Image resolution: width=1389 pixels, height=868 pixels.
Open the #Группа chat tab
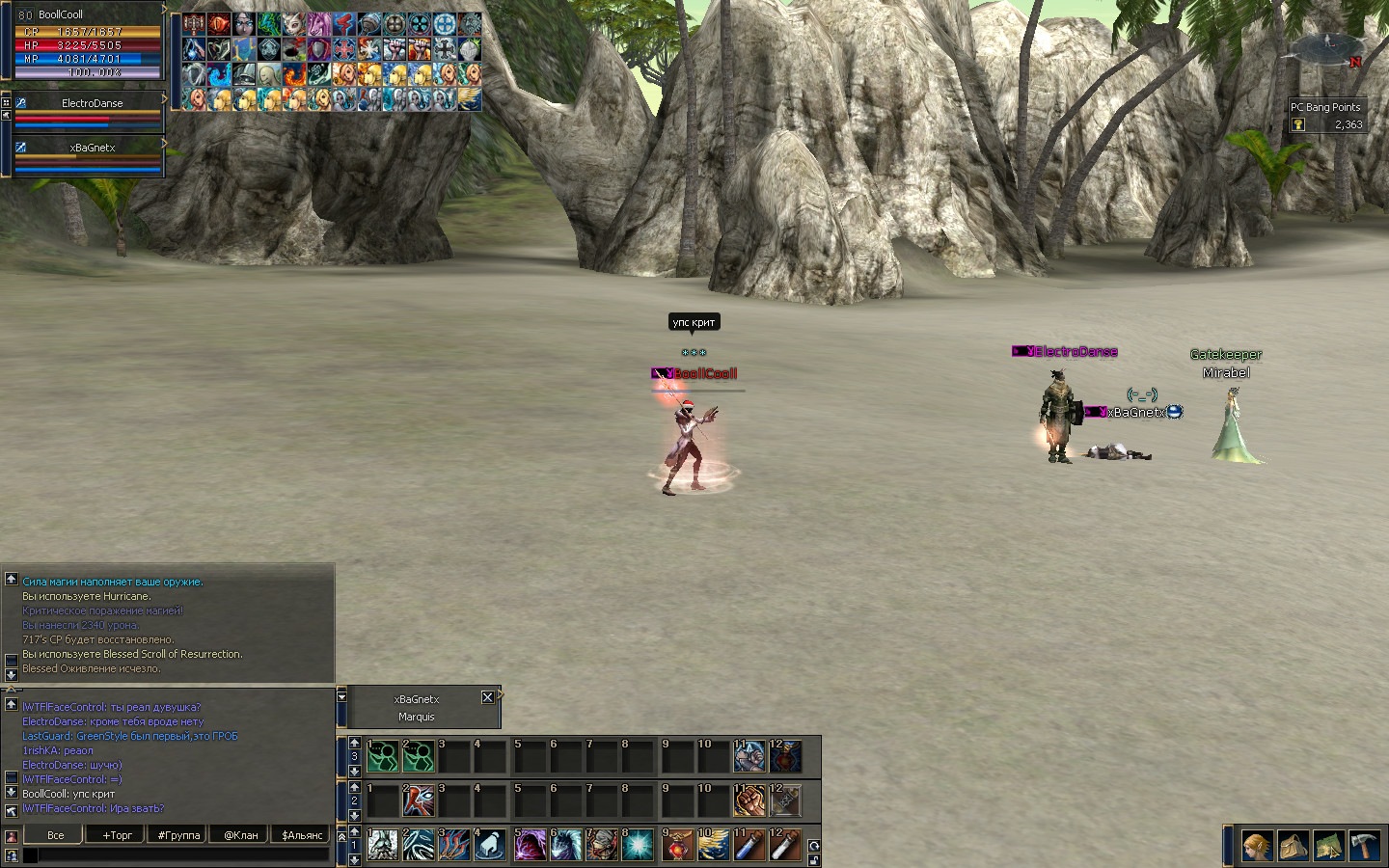(179, 835)
